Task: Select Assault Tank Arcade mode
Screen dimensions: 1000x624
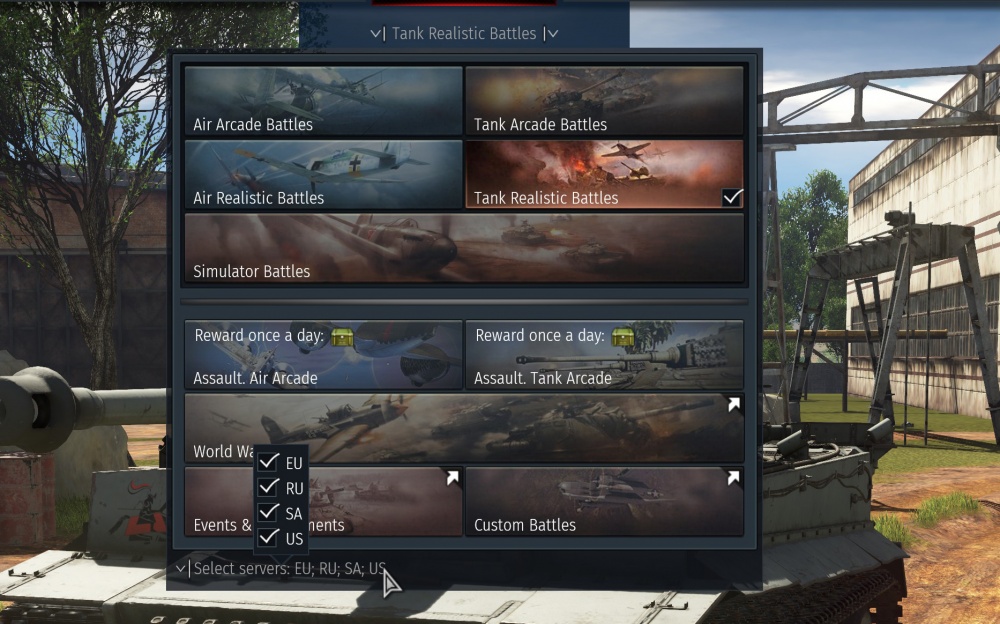Action: click(604, 354)
